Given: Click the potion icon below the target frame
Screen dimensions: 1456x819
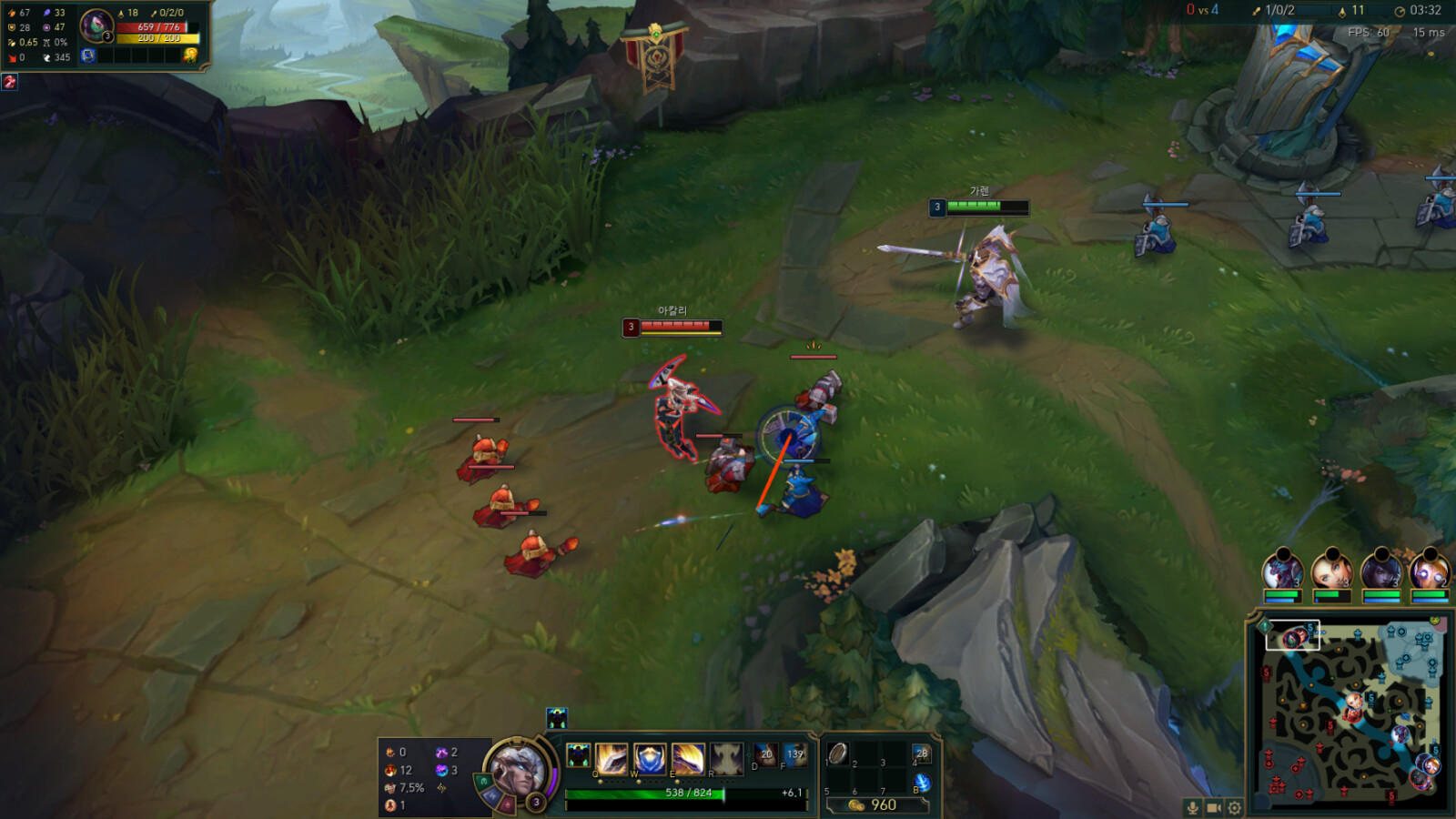Looking at the screenshot, I should [x=10, y=83].
